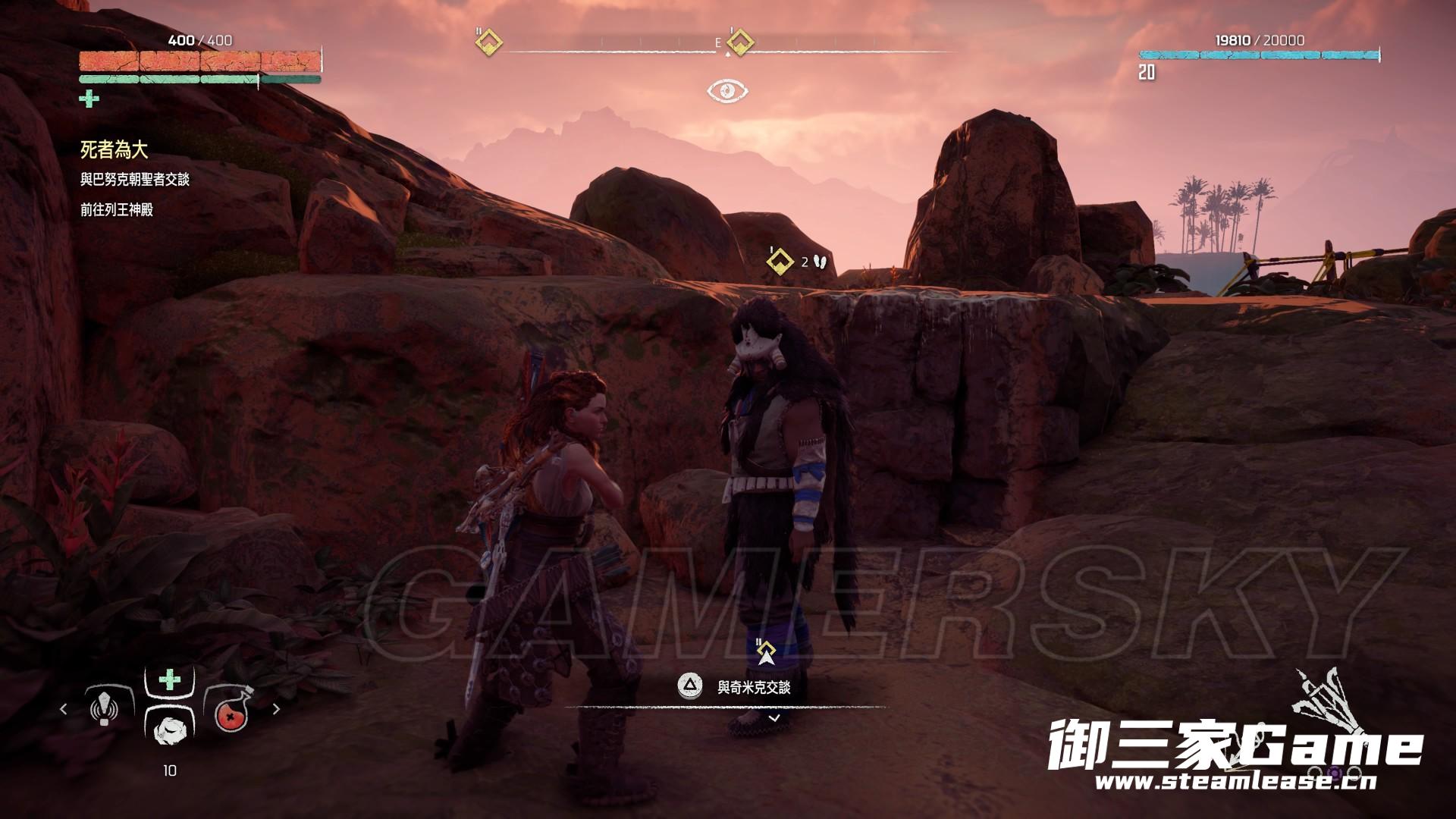
Task: Choose the rock item slot
Action: coord(168,730)
